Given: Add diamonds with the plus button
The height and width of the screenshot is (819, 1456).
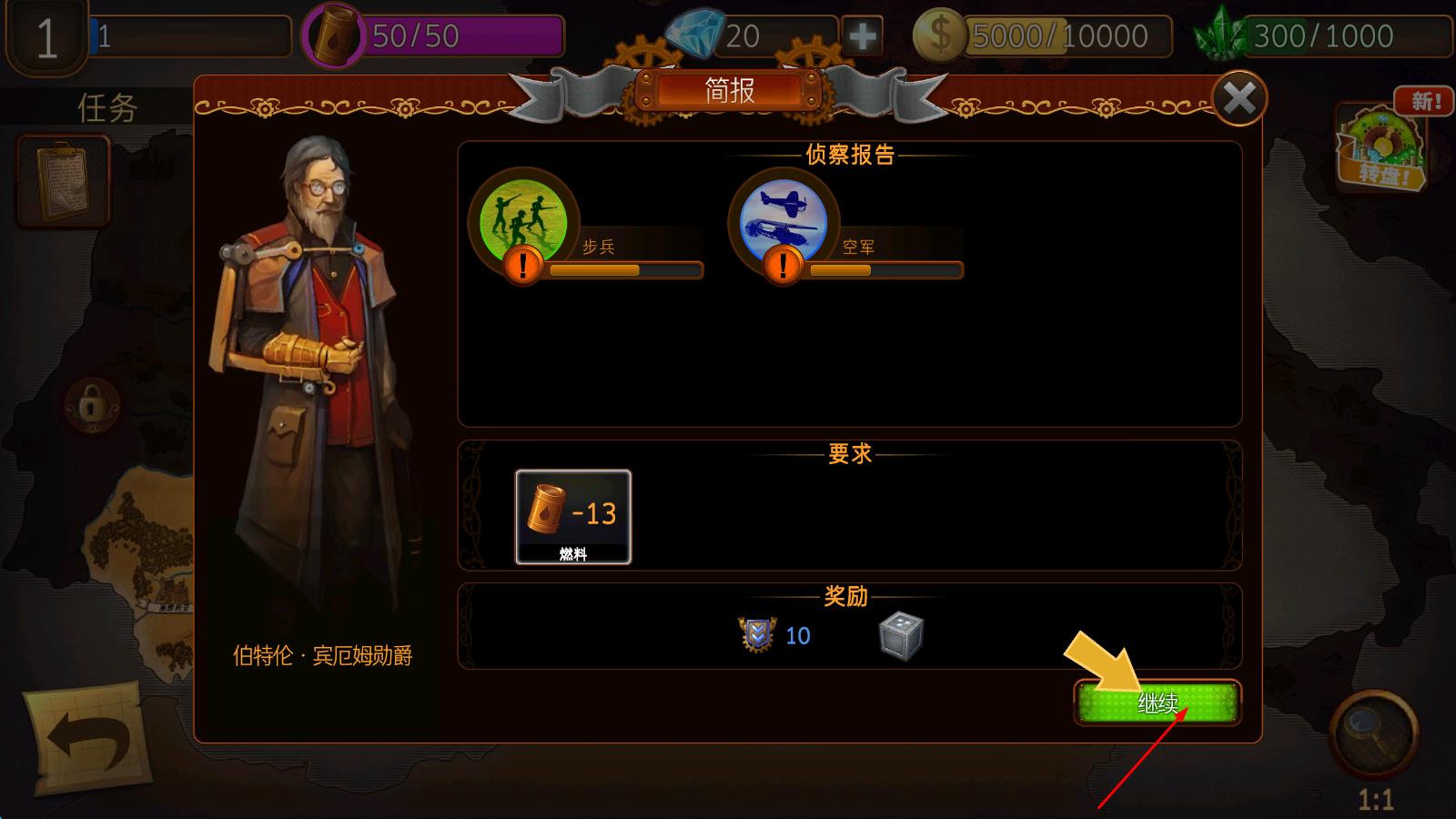Looking at the screenshot, I should pyautogui.click(x=861, y=36).
